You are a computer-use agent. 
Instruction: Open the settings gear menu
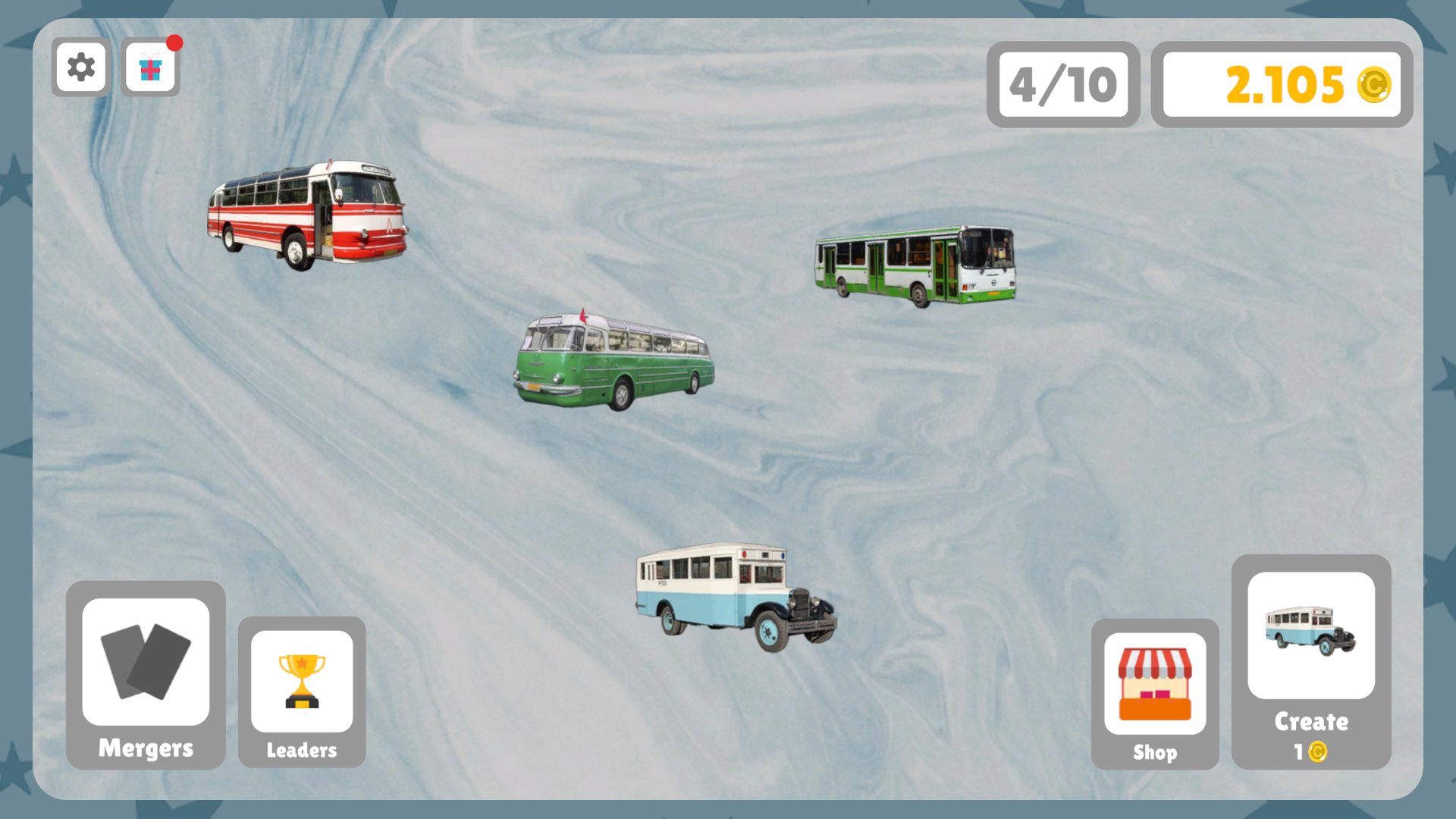pyautogui.click(x=80, y=67)
